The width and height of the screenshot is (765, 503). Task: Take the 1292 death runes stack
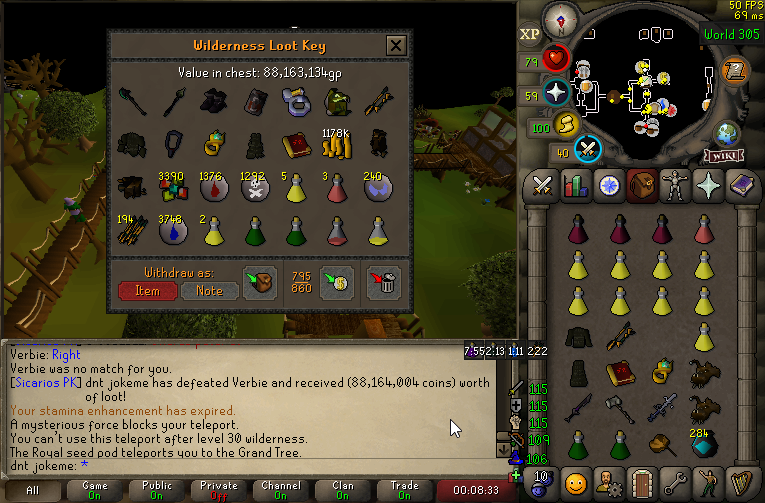253,190
